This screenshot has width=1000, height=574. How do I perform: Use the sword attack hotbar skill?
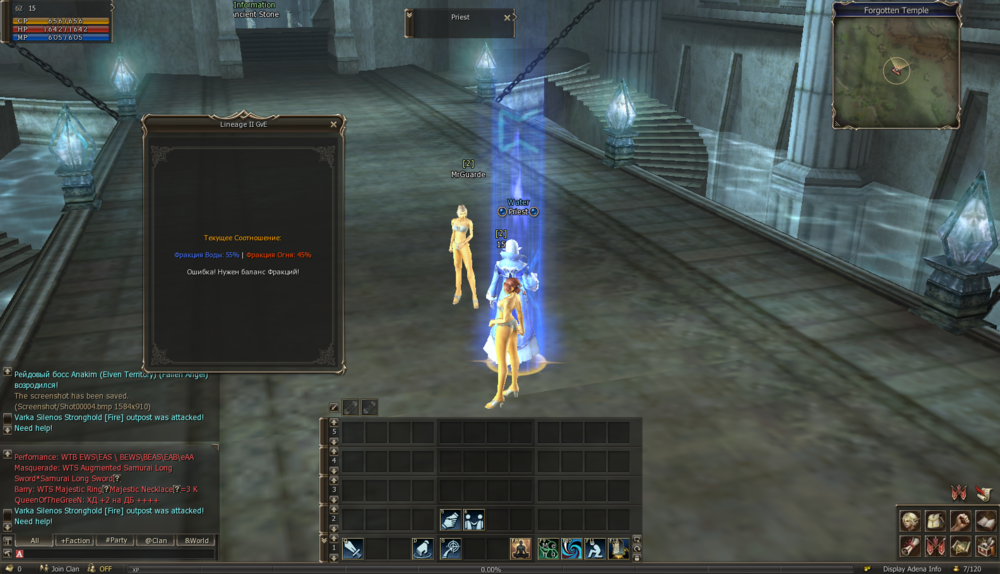353,548
